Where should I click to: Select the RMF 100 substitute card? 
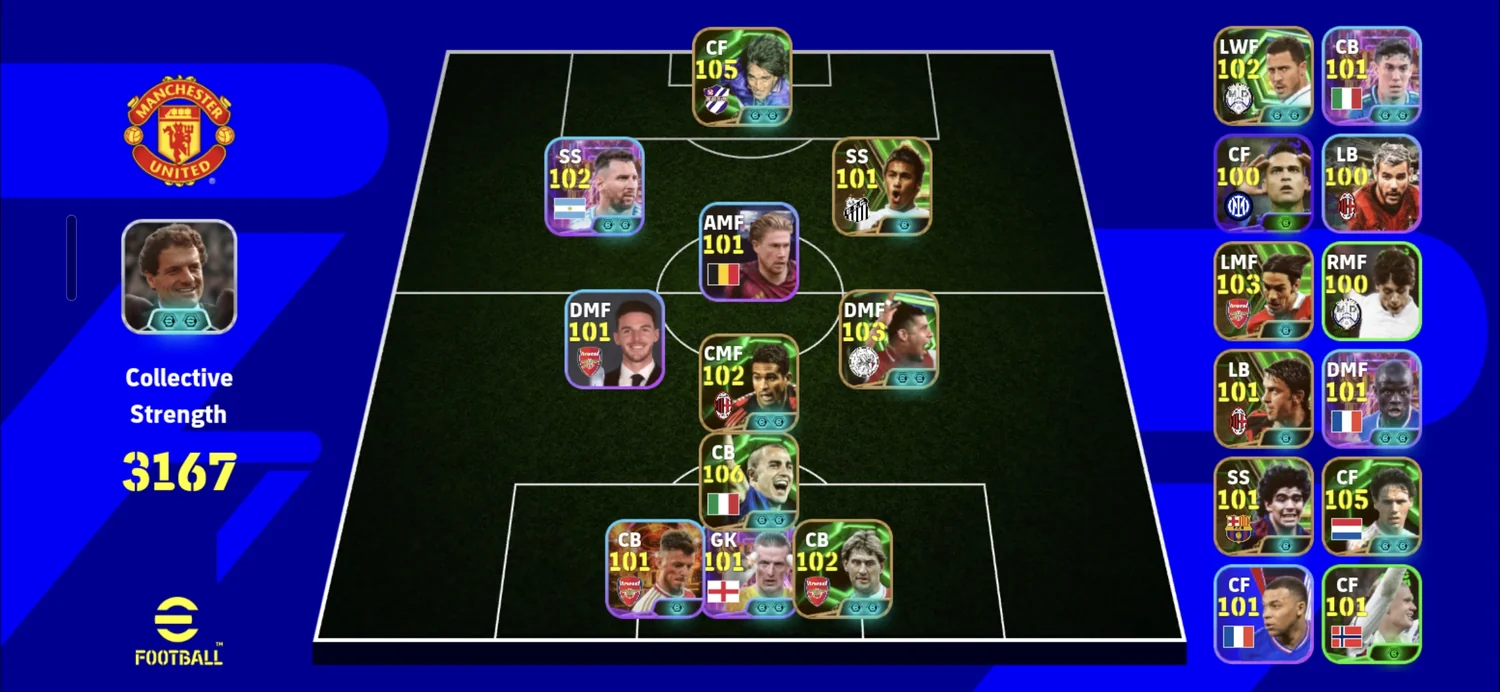tap(1371, 291)
